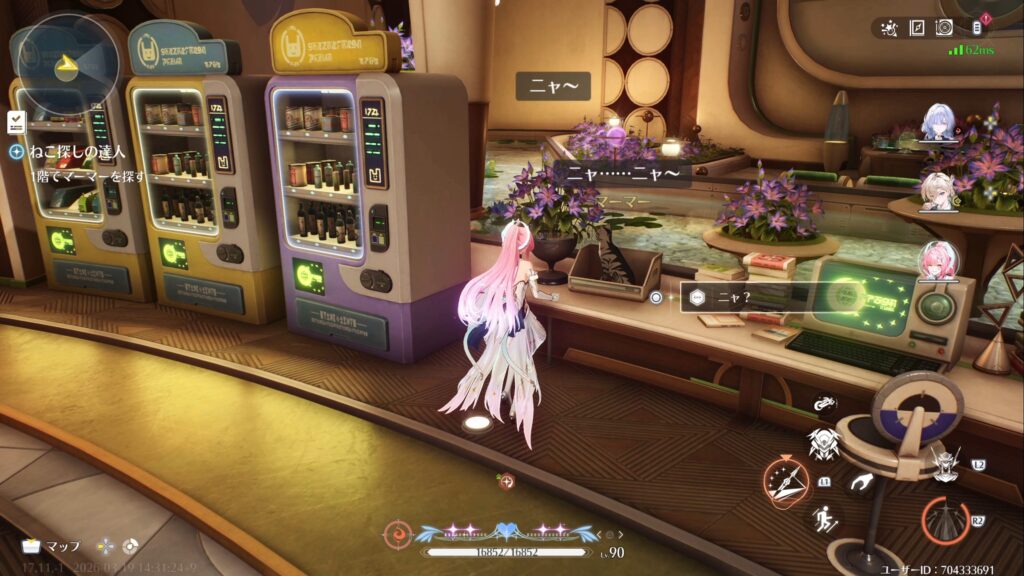The image size is (1024, 576).
Task: Open the circular minimap
Action: [67, 62]
